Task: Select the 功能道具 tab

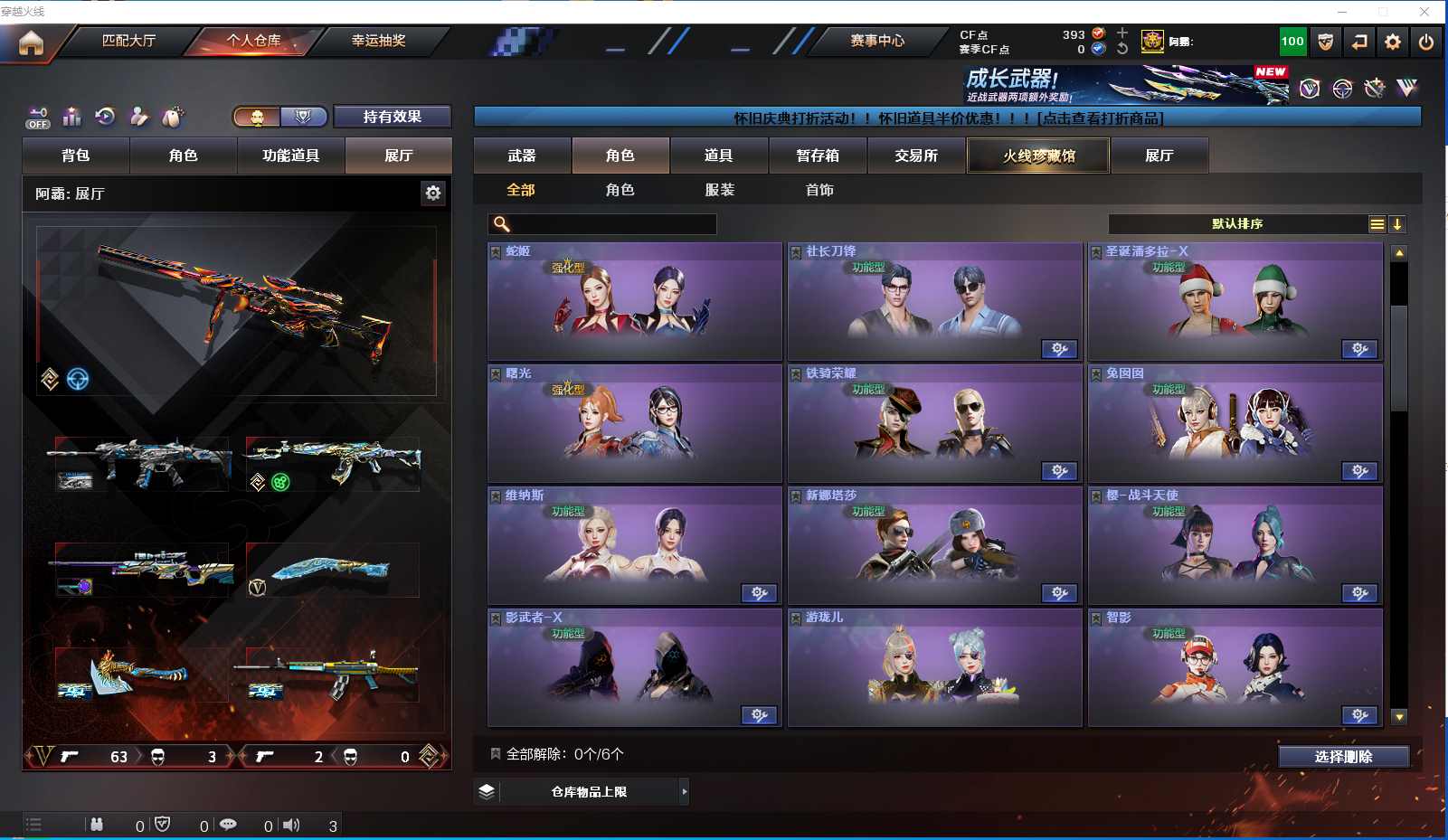Action: coord(290,156)
